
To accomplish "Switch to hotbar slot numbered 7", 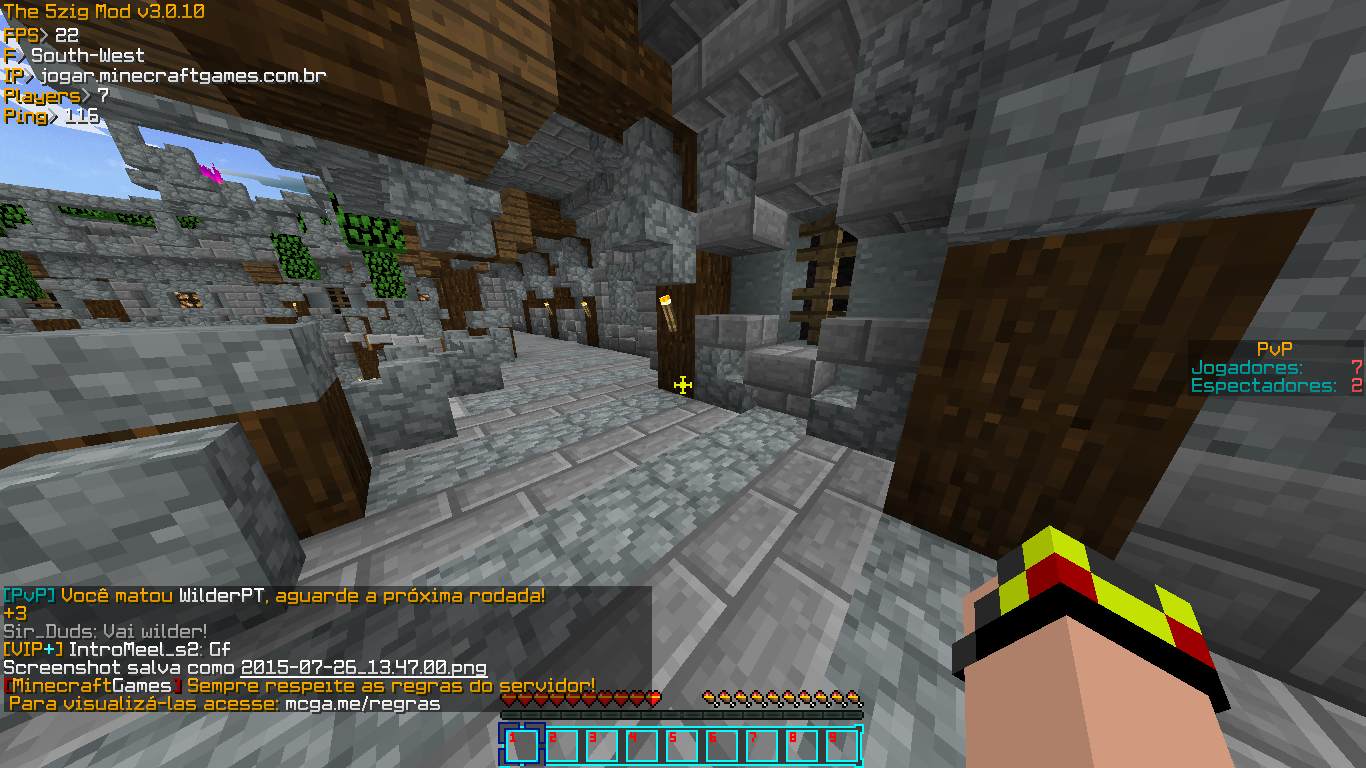I will 761,746.
